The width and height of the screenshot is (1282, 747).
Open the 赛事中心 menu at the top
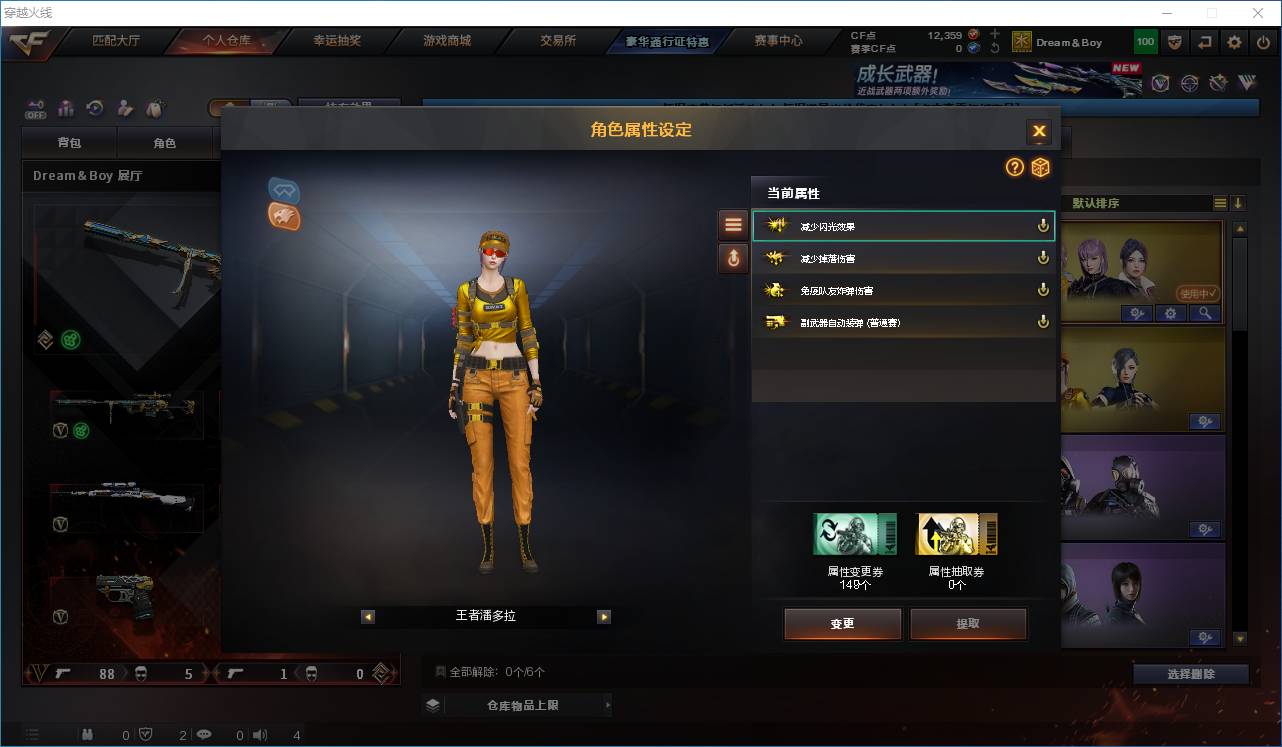pyautogui.click(x=778, y=41)
